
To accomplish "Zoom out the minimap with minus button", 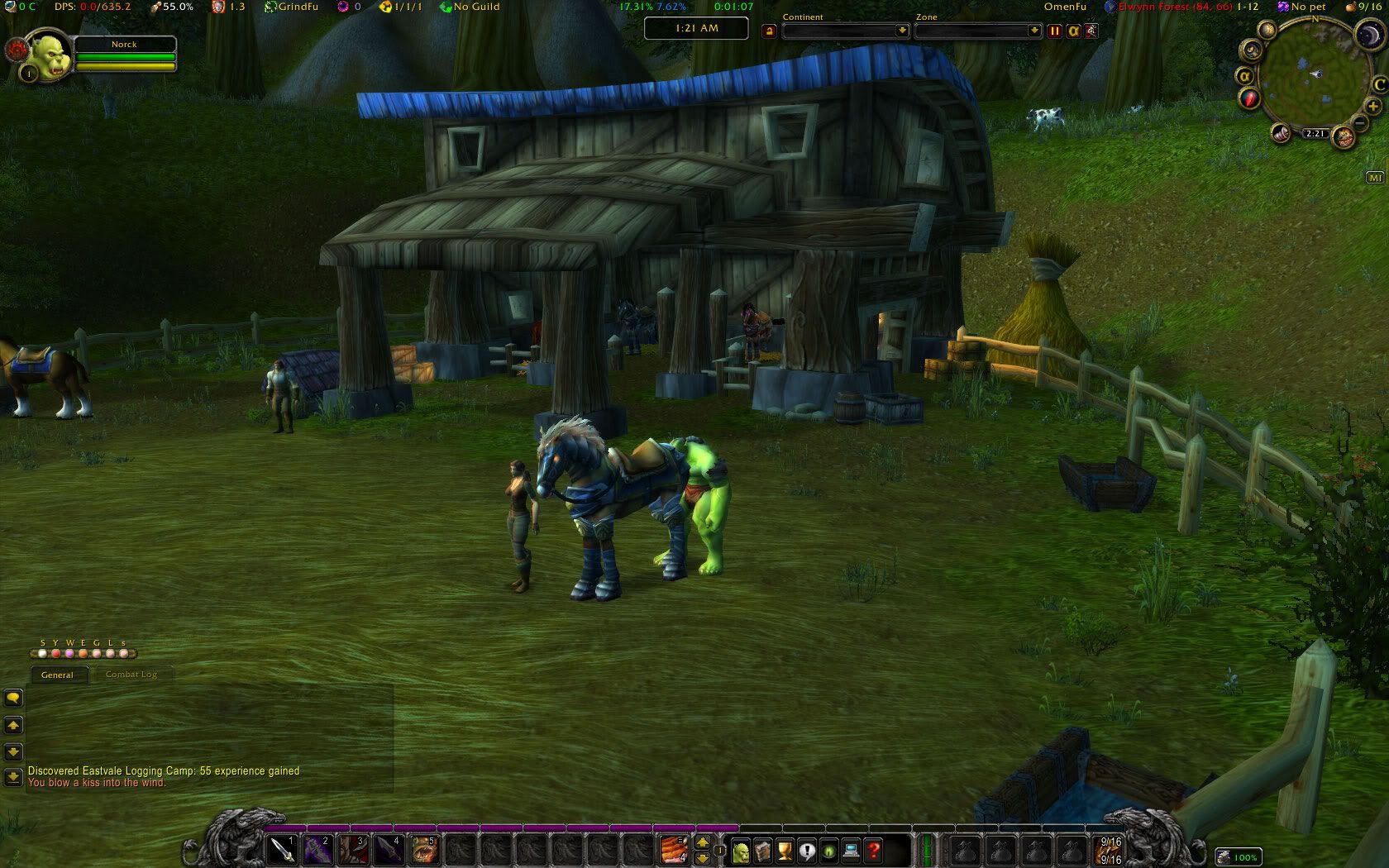I will (x=1360, y=124).
